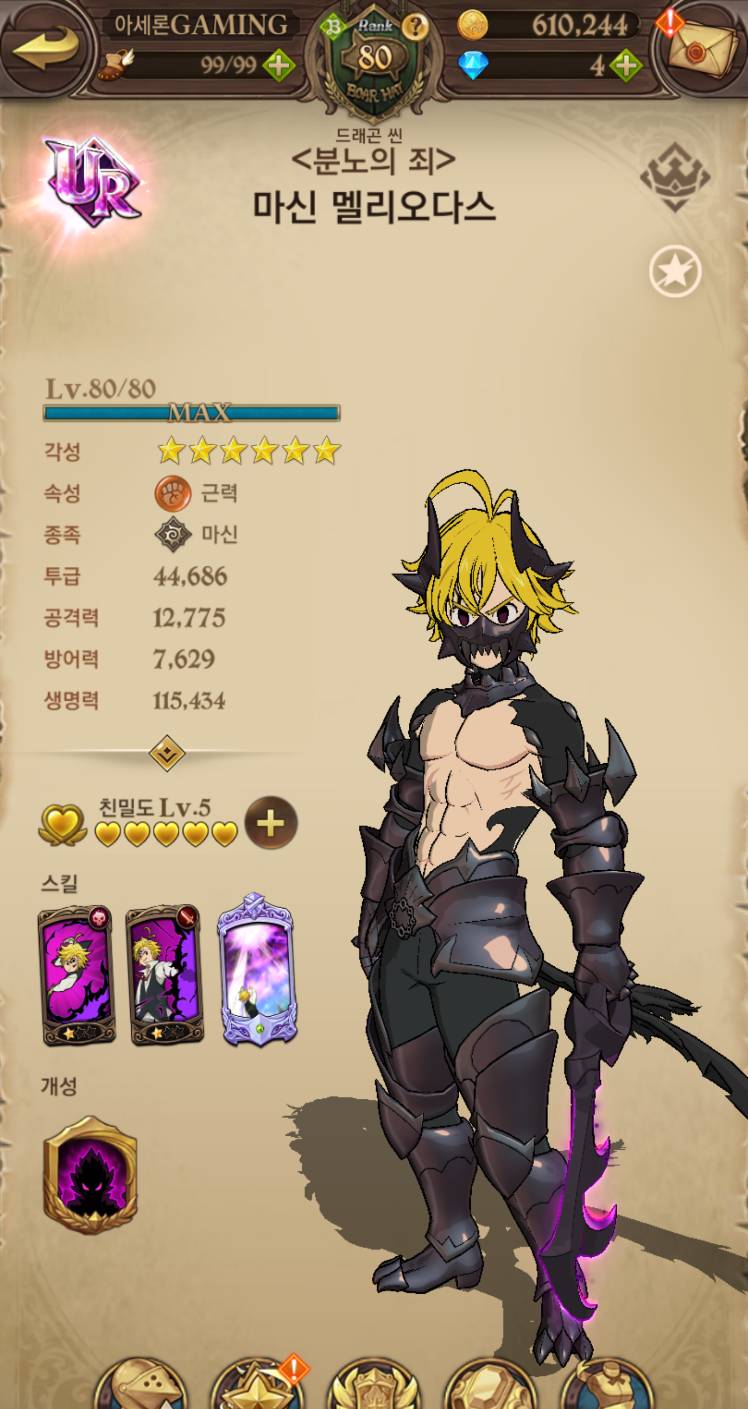Viewport: 748px width, 1409px height.
Task: Open the helmet equipment menu
Action: tap(141, 1387)
